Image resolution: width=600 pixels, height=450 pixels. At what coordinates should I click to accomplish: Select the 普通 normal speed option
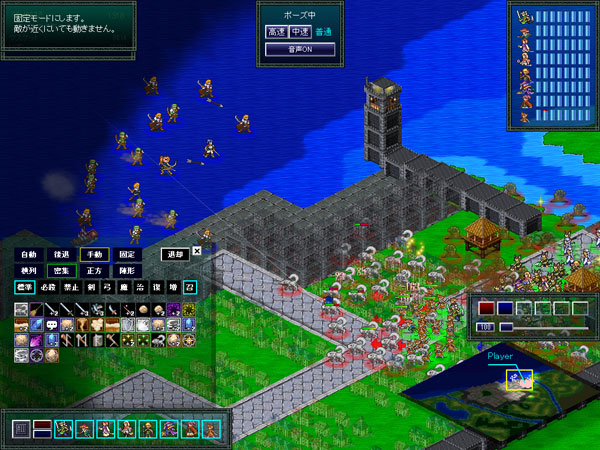click(x=324, y=32)
